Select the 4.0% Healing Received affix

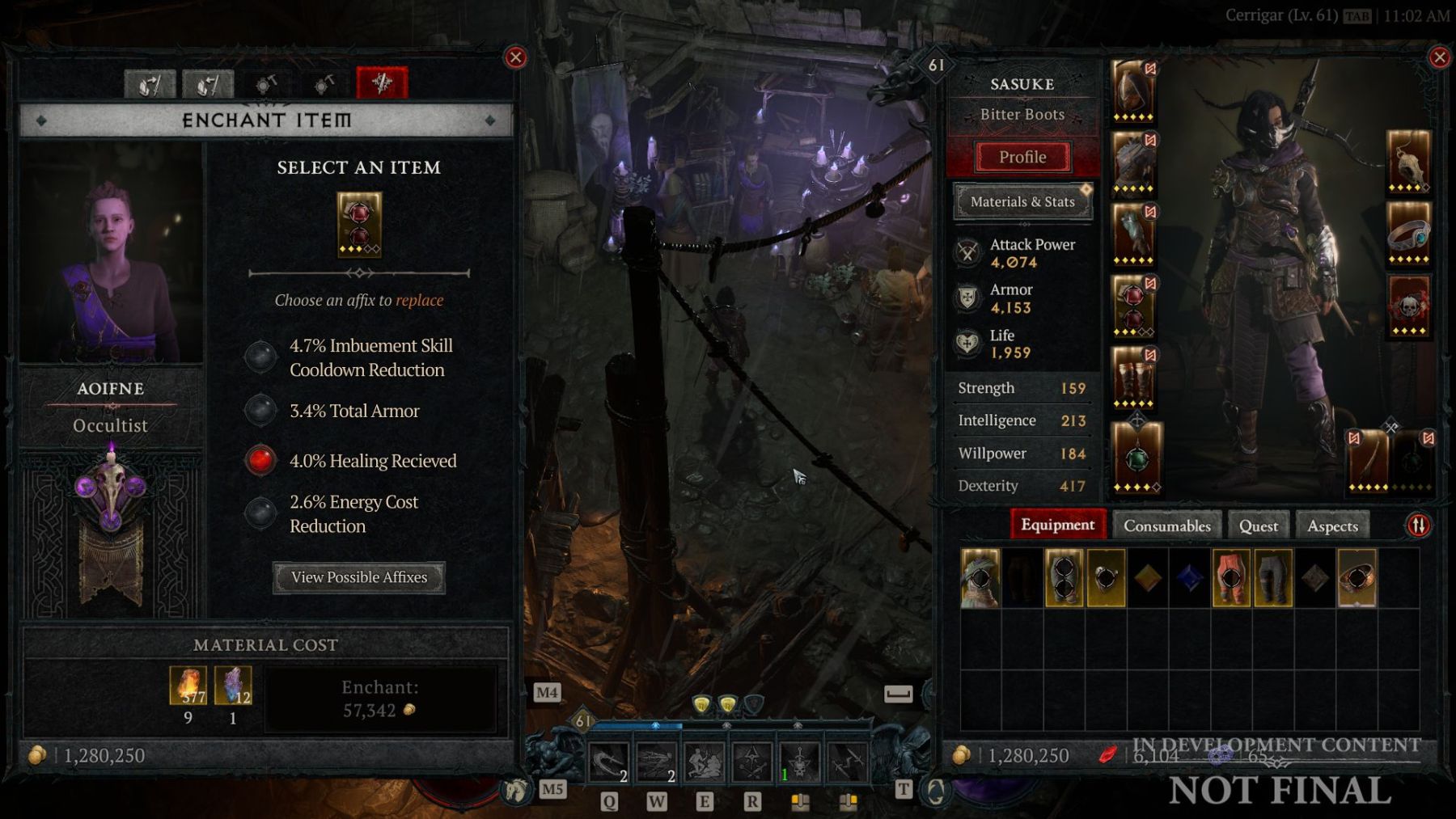(260, 460)
